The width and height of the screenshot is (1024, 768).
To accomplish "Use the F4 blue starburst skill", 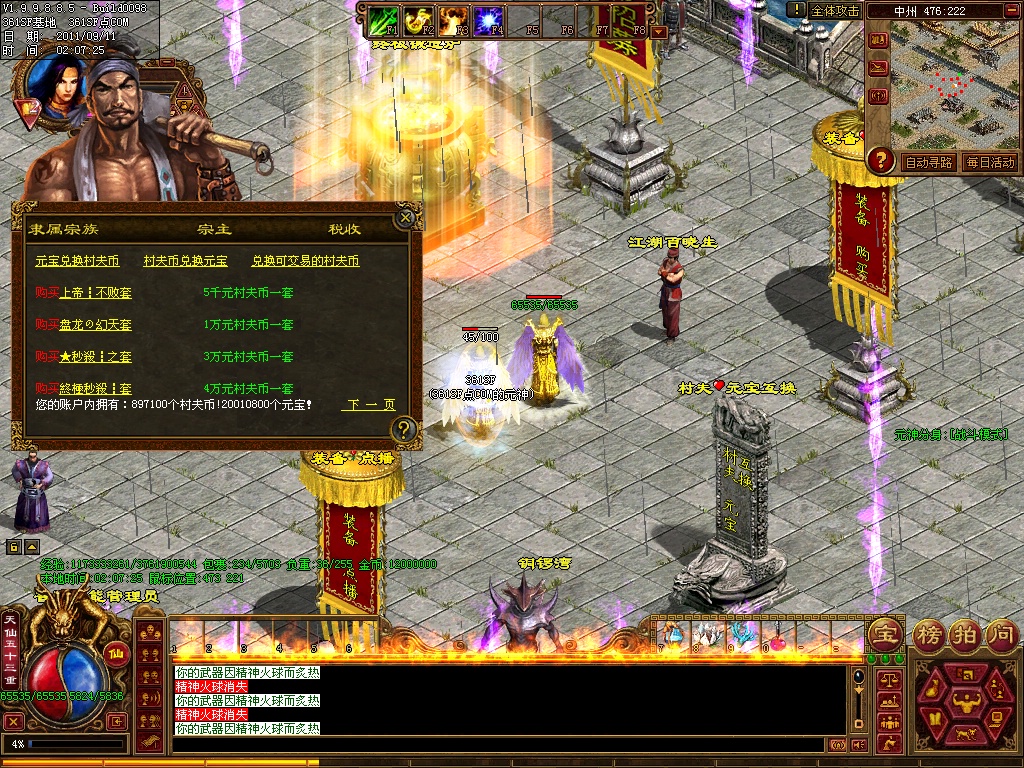I will pos(487,18).
